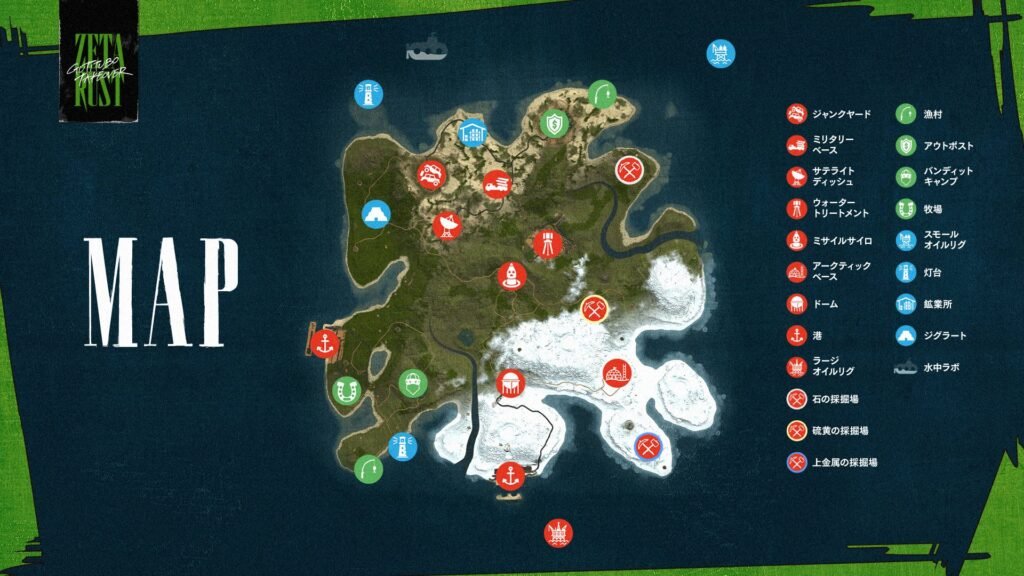The height and width of the screenshot is (576, 1024).
Task: Choose the 漁村 legend entry
Action: 934,114
